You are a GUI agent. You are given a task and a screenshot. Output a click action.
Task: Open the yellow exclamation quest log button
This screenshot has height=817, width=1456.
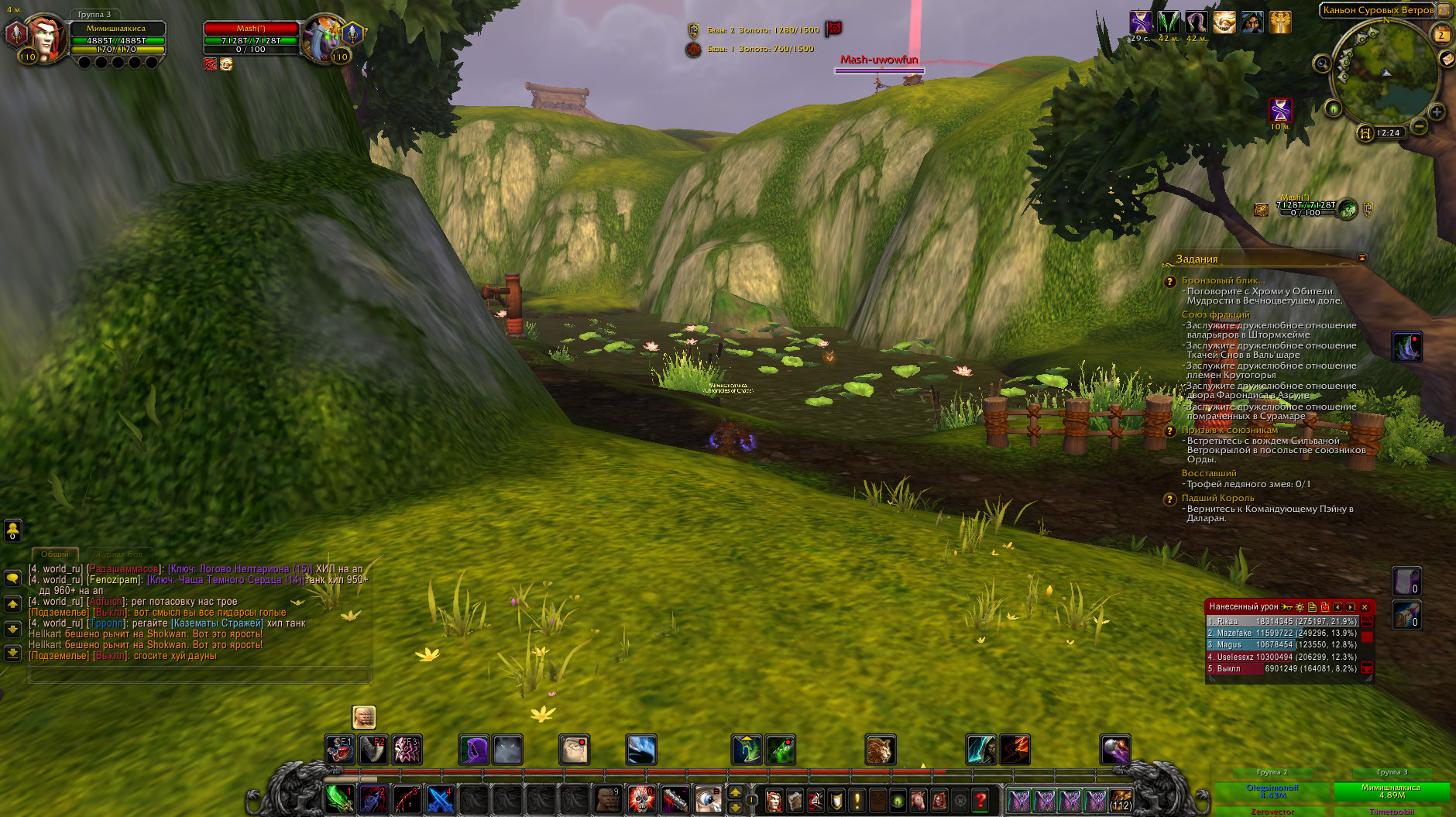tap(857, 800)
